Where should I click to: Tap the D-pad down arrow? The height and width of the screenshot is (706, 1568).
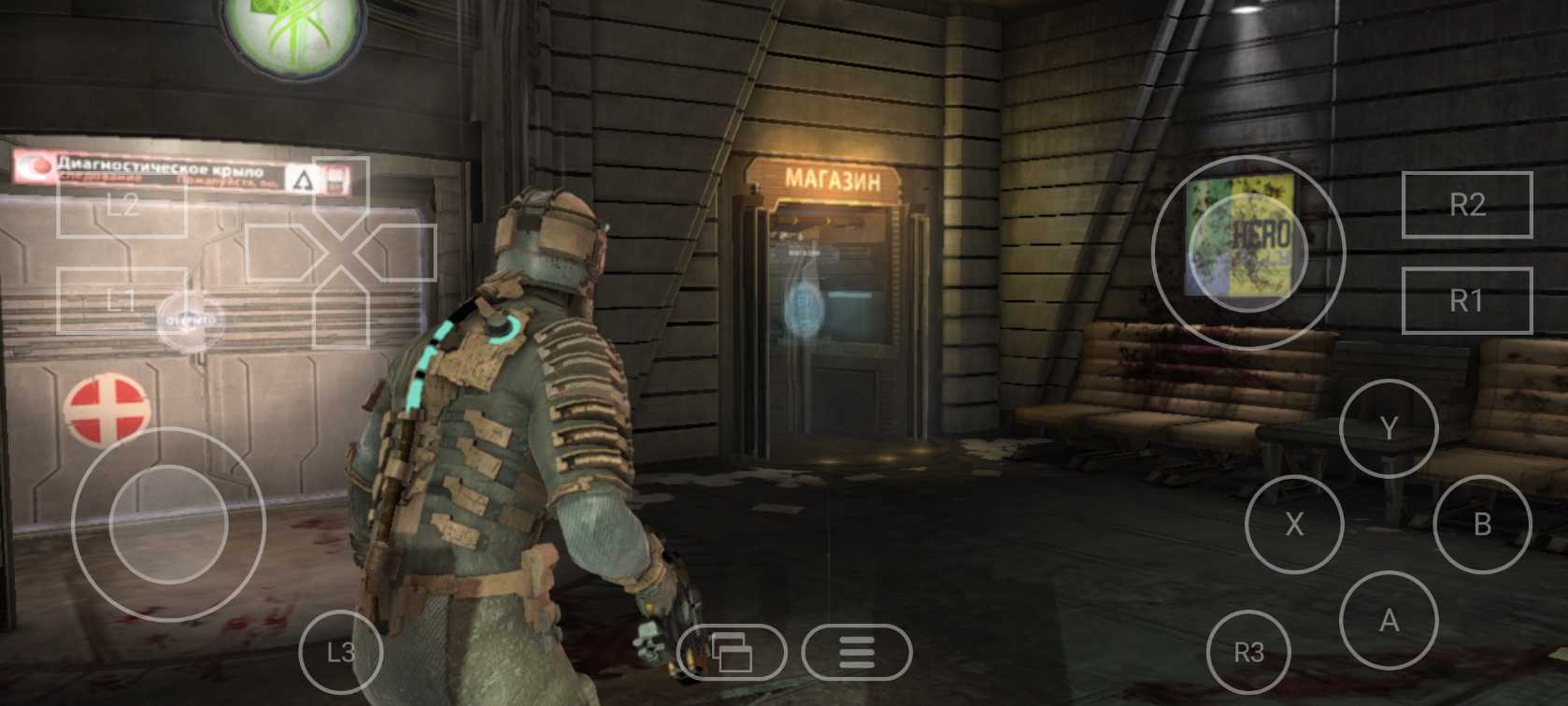[x=340, y=313]
